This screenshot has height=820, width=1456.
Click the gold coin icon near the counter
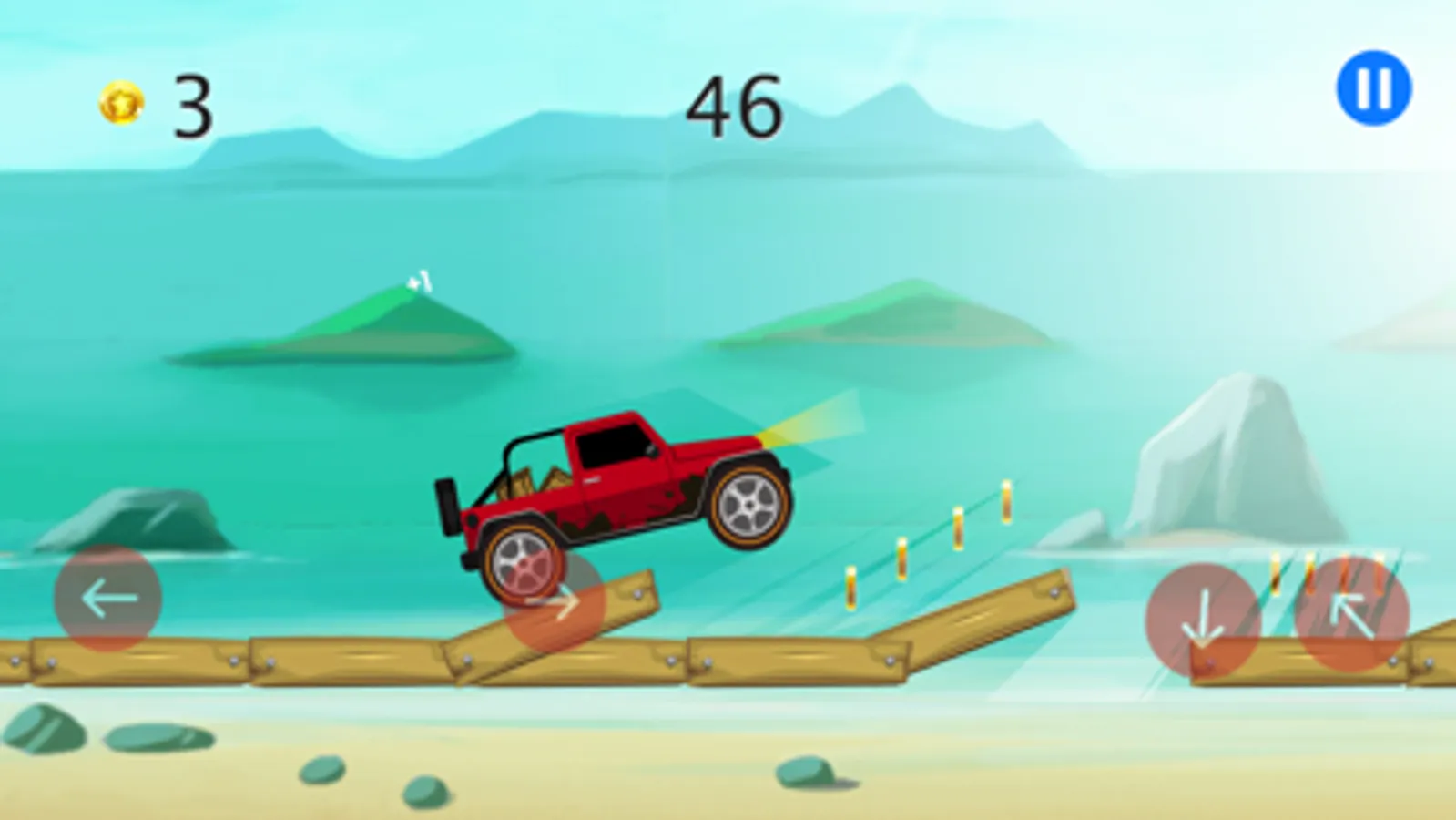pyautogui.click(x=121, y=103)
